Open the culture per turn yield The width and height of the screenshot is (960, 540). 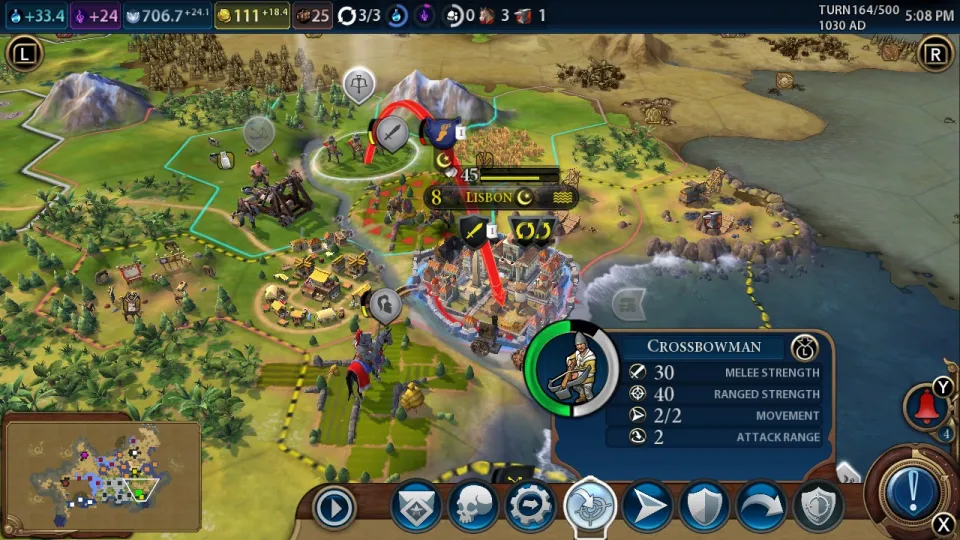pyautogui.click(x=94, y=16)
